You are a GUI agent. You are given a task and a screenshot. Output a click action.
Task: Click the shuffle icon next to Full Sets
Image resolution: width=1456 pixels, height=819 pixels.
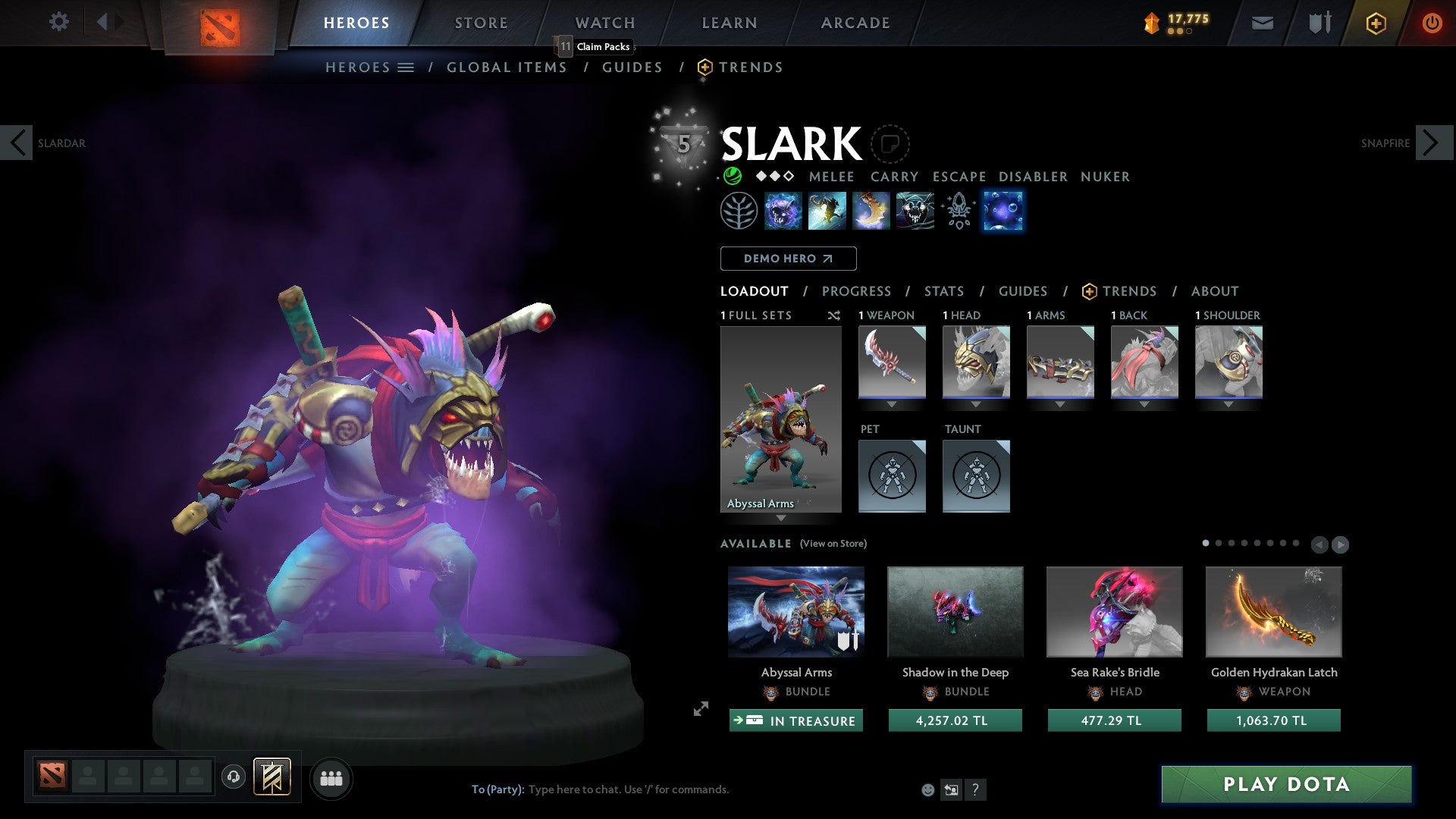[x=834, y=315]
